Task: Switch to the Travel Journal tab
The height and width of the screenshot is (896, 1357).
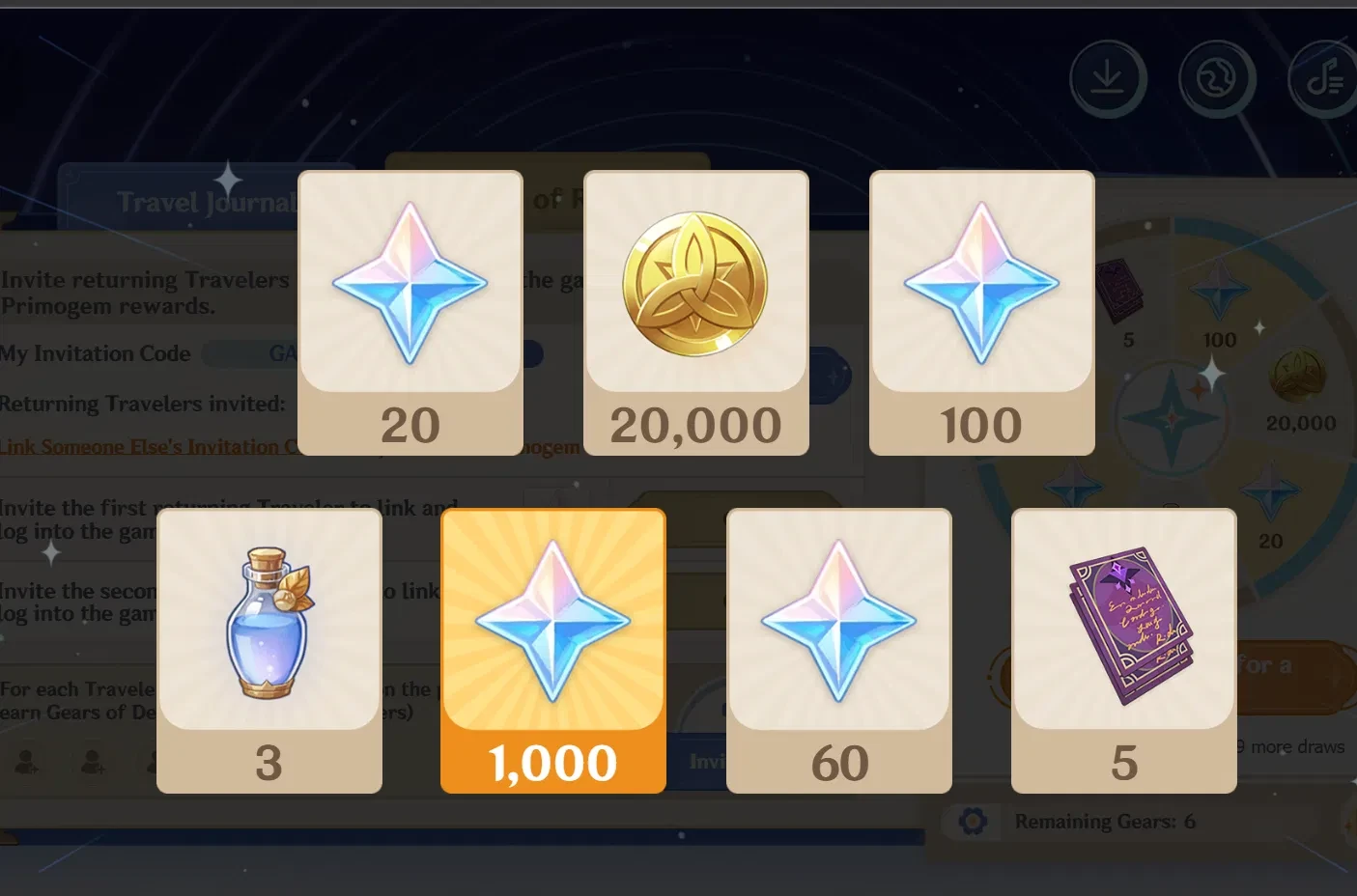Action: 206,202
